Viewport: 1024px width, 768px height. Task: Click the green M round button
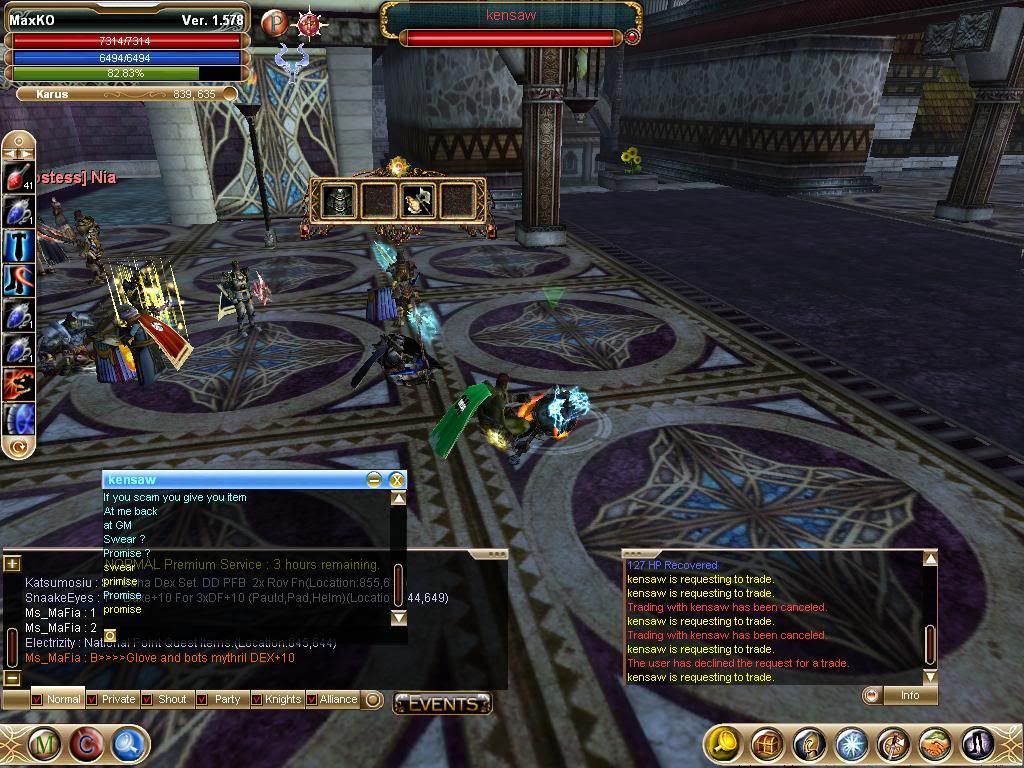click(44, 744)
